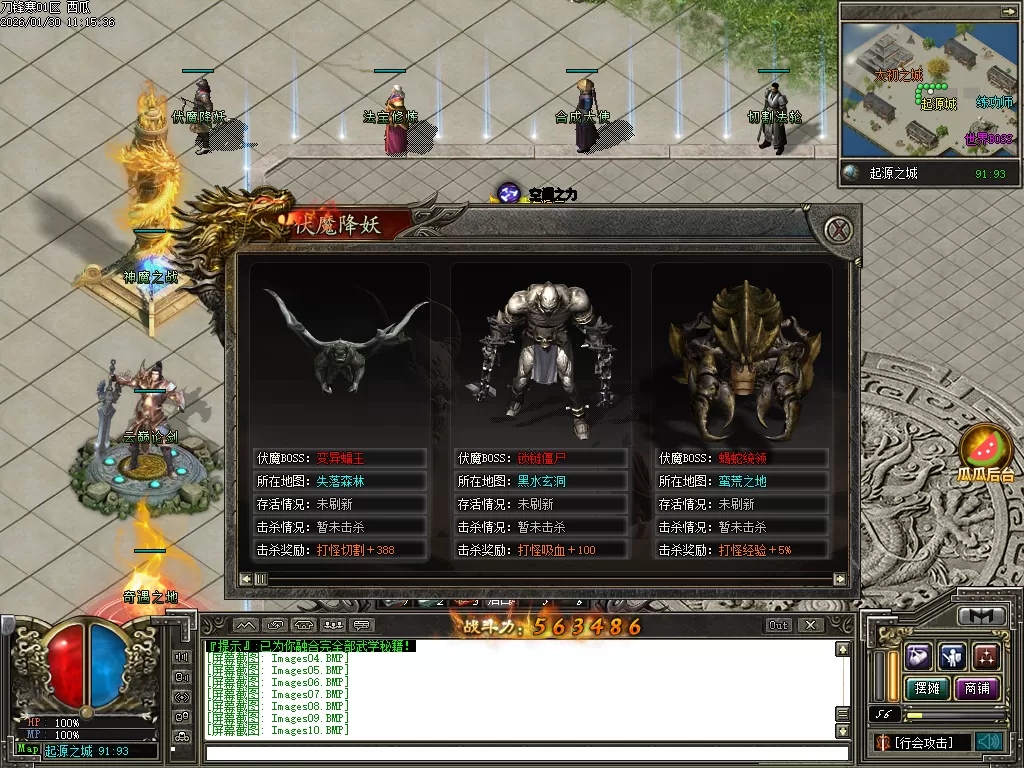Open the 摆摊 stall button
The width and height of the screenshot is (1024, 768).
[926, 688]
